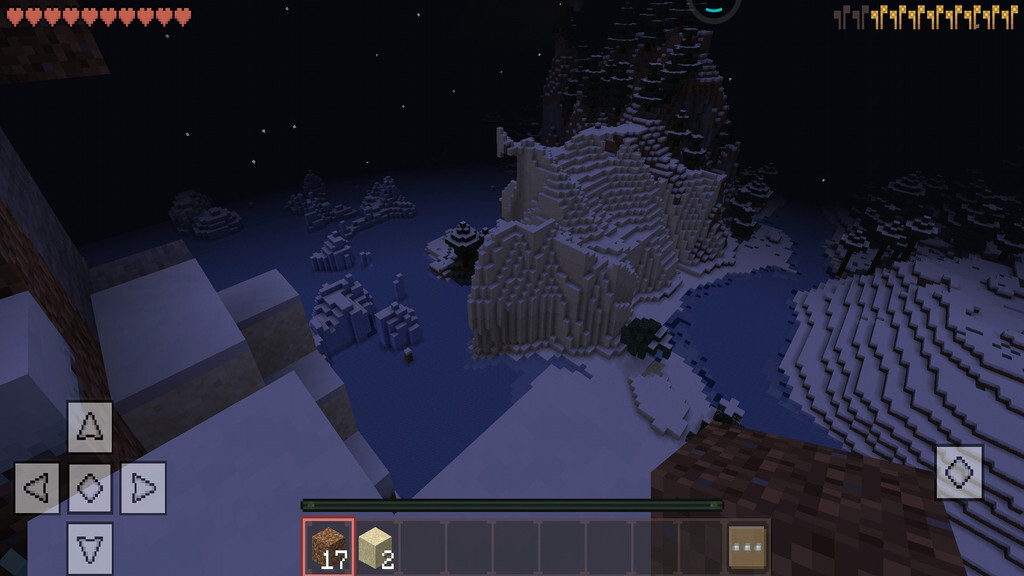This screenshot has height=576, width=1024.
Task: Tap the jump button with diamond icon
Action: click(959, 472)
